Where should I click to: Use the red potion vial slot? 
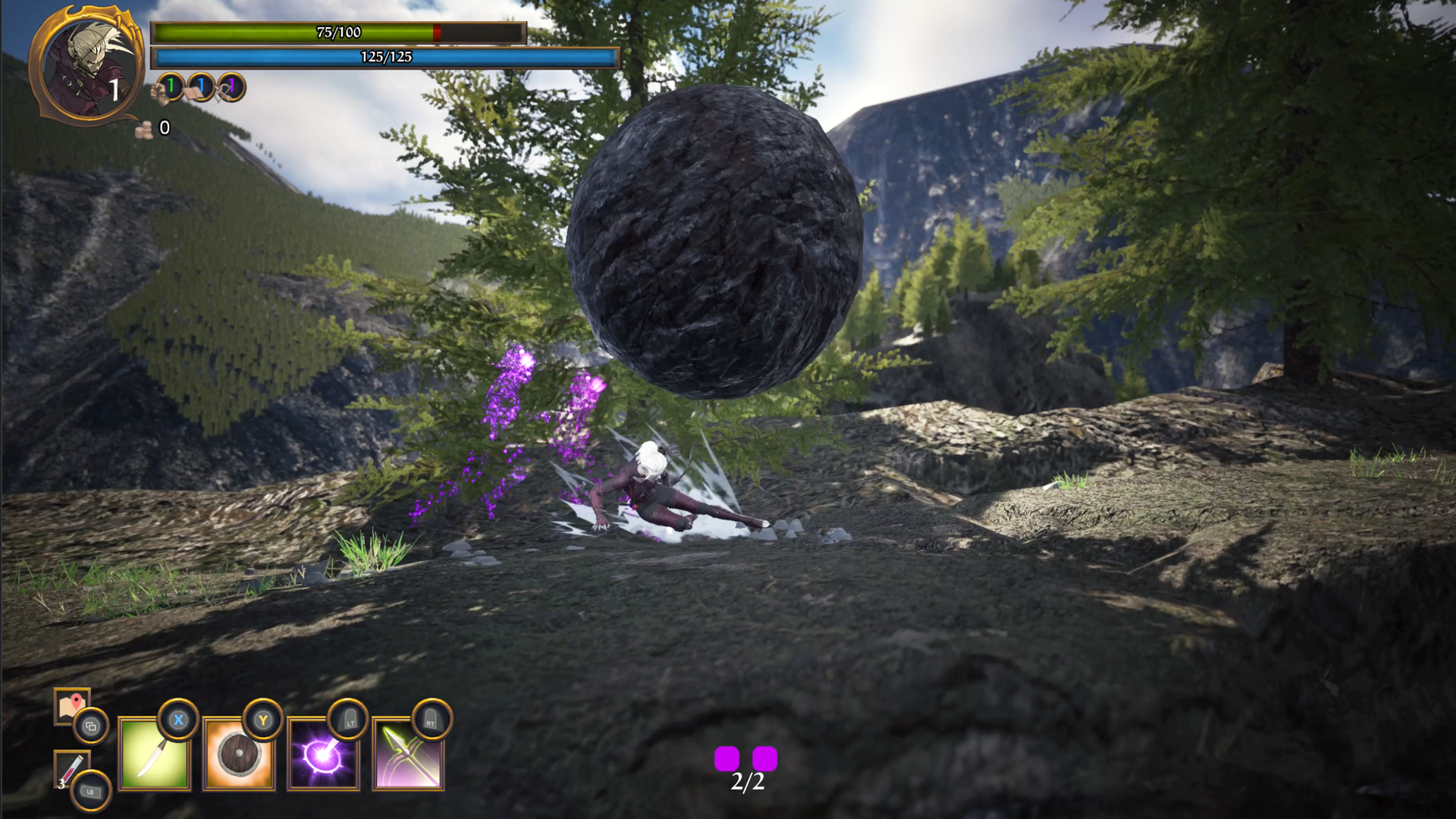pyautogui.click(x=71, y=769)
